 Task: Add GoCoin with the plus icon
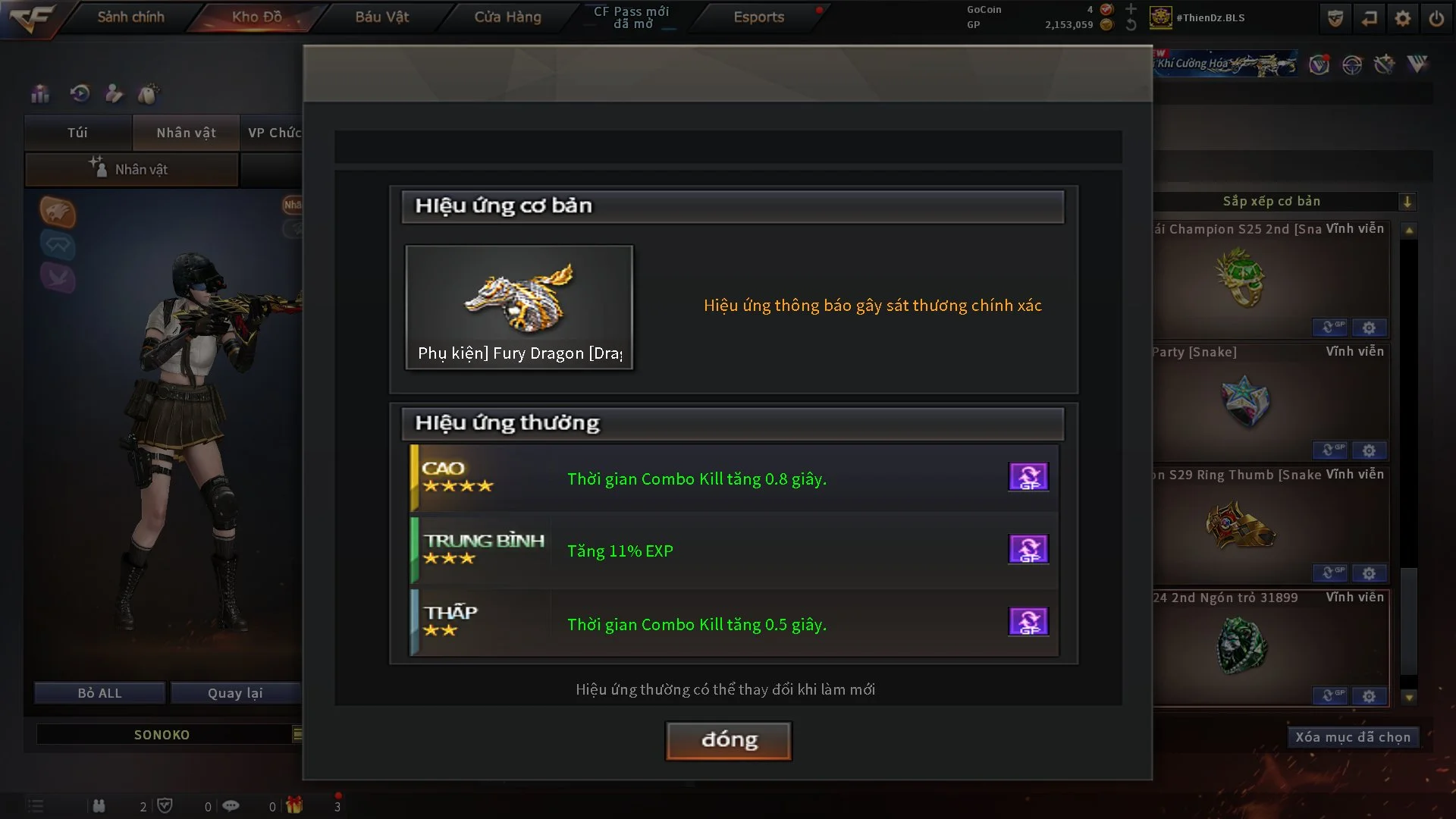[x=1131, y=9]
